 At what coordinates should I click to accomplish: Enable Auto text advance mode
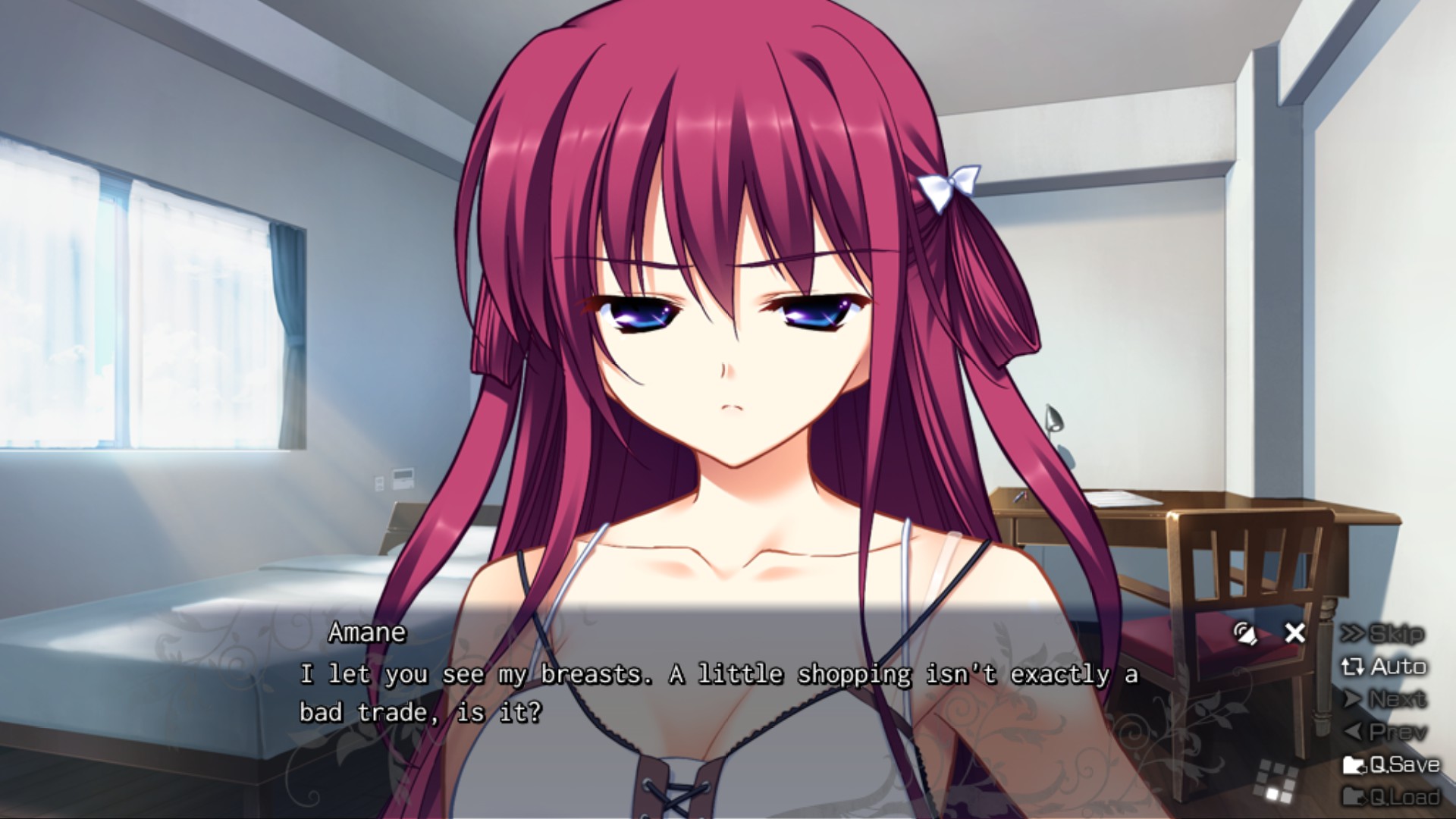click(1383, 667)
